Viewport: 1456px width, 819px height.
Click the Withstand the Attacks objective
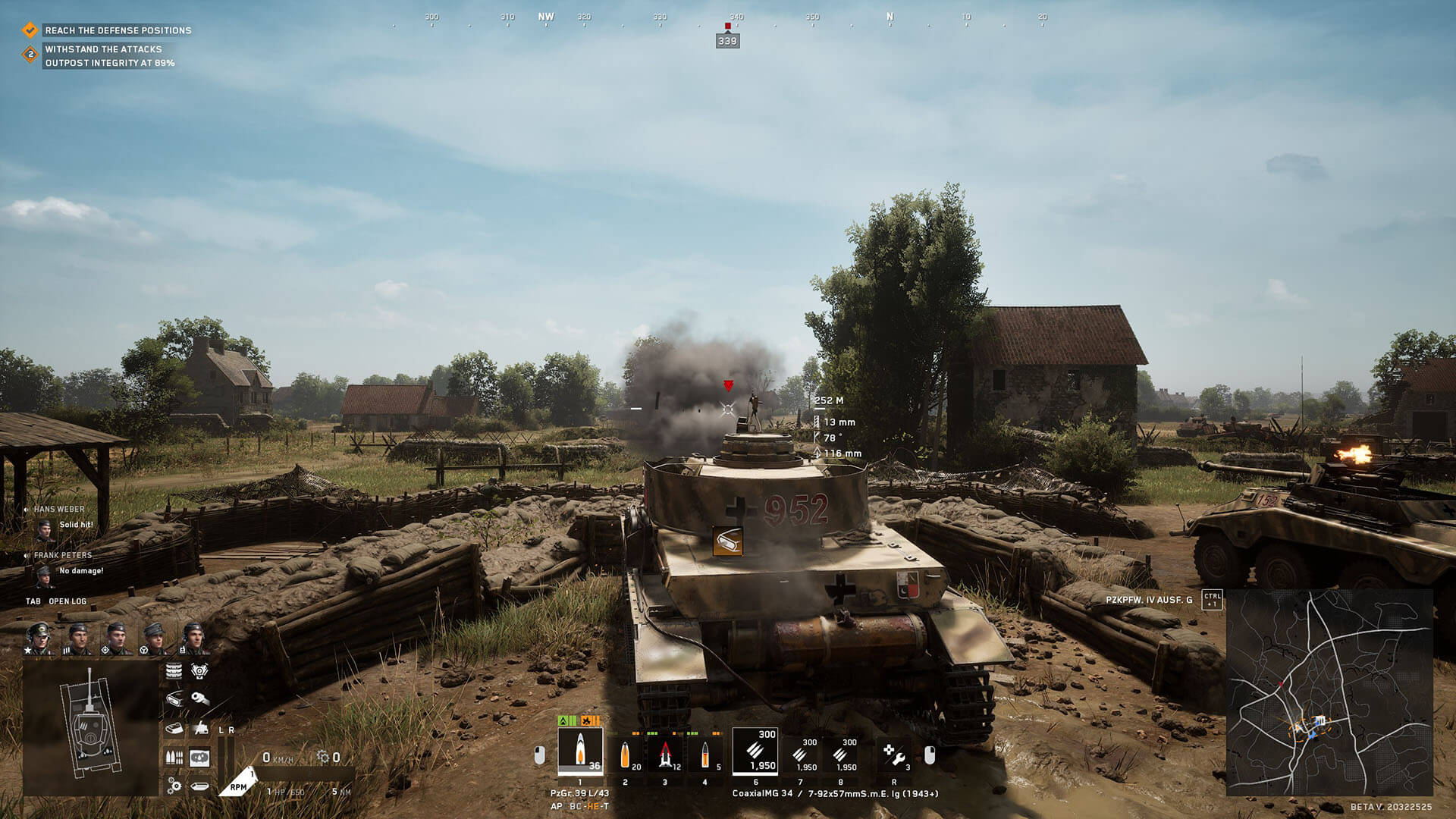click(x=103, y=49)
